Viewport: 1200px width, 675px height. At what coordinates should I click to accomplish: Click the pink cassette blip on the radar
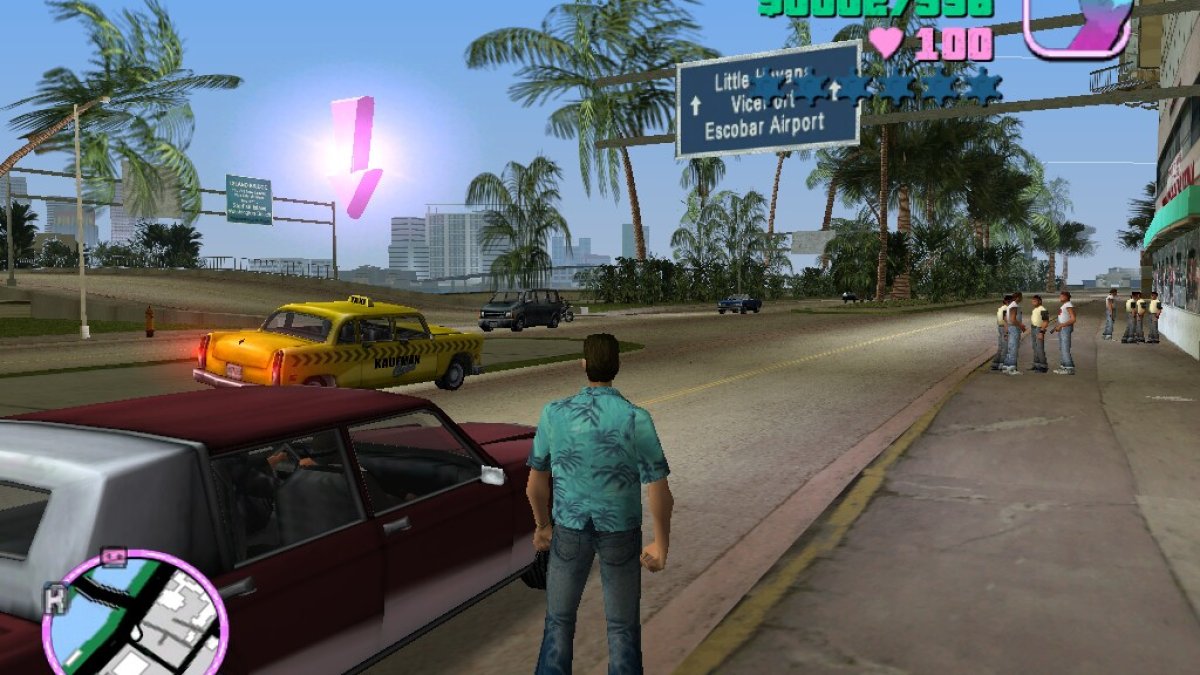113,558
